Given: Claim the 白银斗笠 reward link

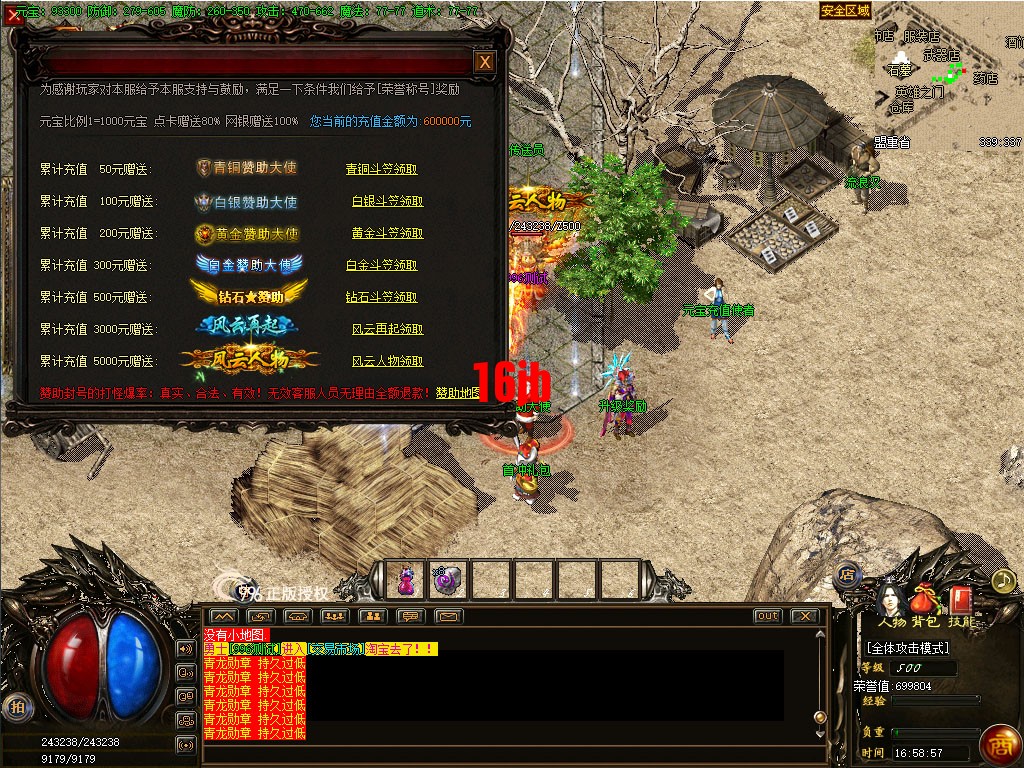Looking at the screenshot, I should (x=387, y=202).
